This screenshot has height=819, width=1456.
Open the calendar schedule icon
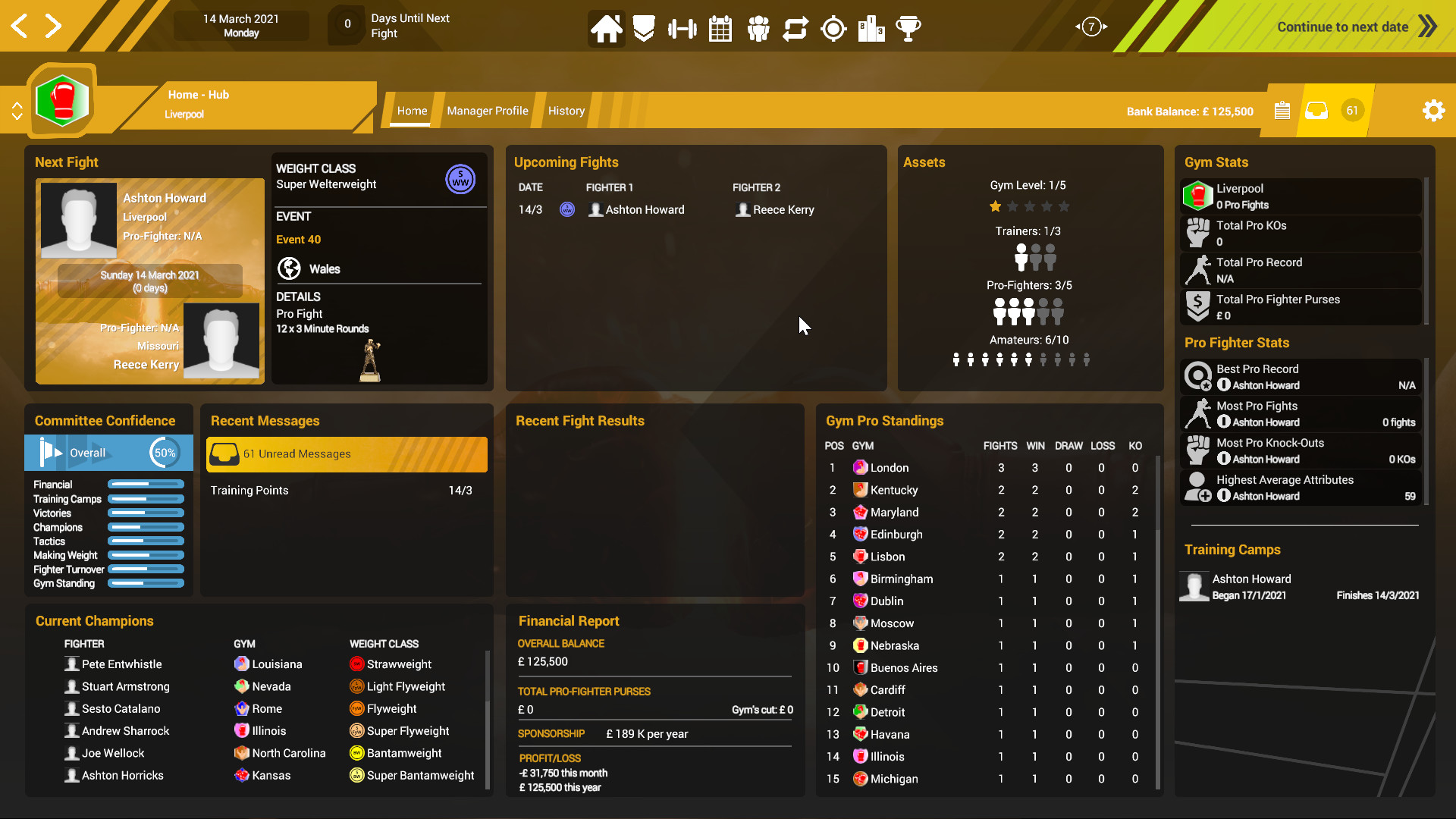click(x=720, y=28)
